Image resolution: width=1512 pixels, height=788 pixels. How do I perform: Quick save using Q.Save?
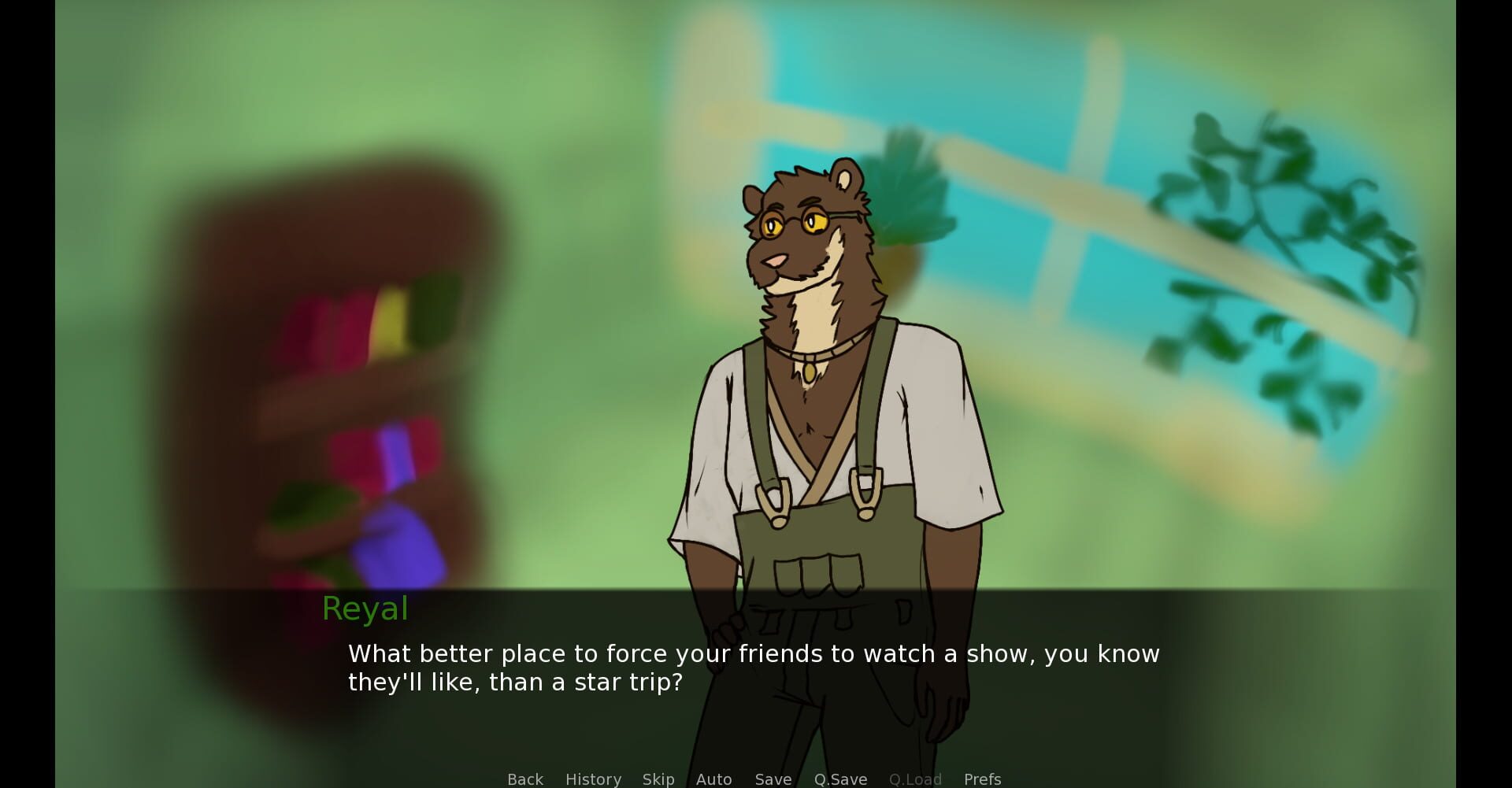tap(840, 779)
